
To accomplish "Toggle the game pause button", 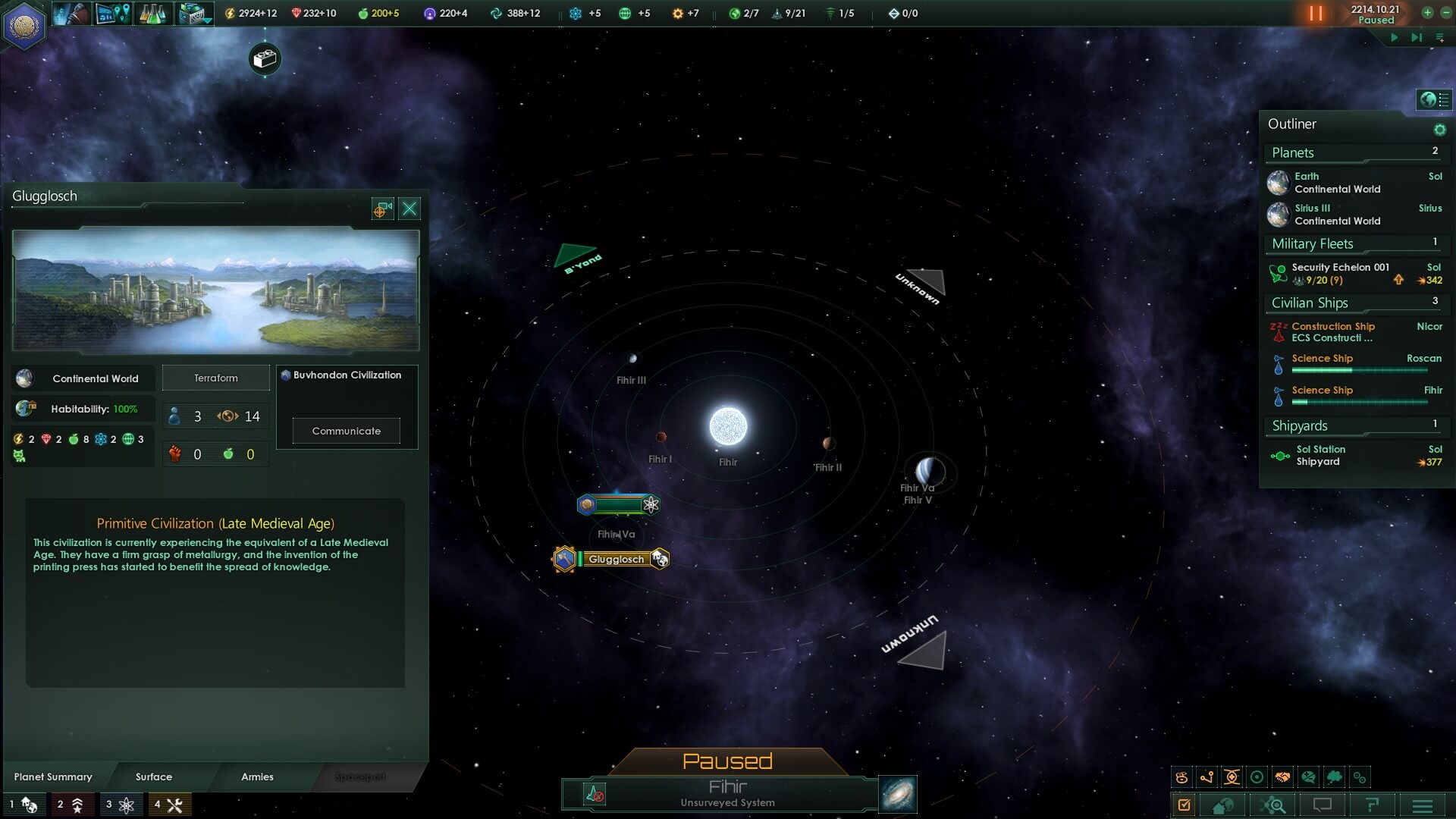I will click(x=1316, y=13).
